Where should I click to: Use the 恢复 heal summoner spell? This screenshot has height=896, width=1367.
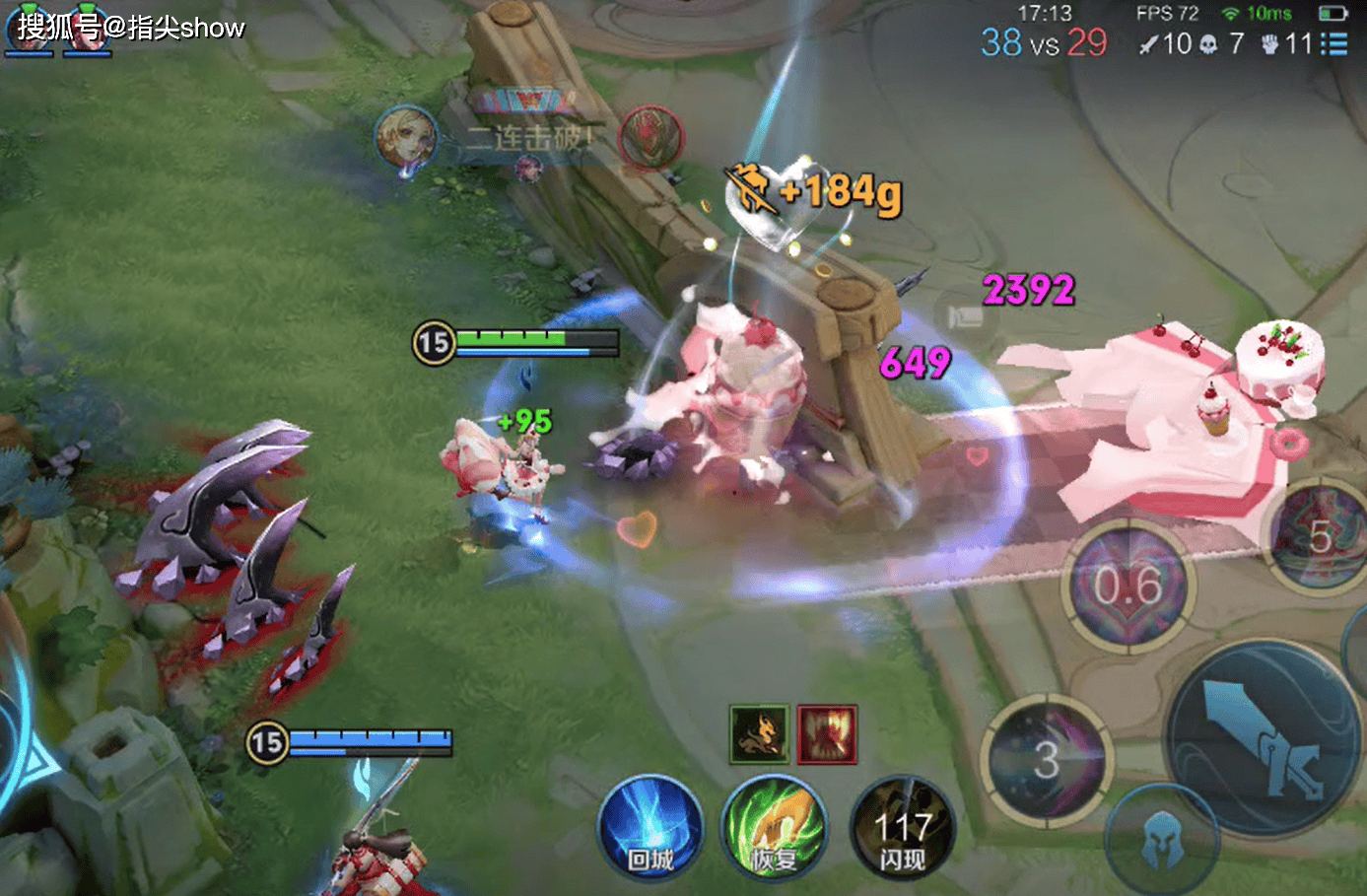[774, 830]
